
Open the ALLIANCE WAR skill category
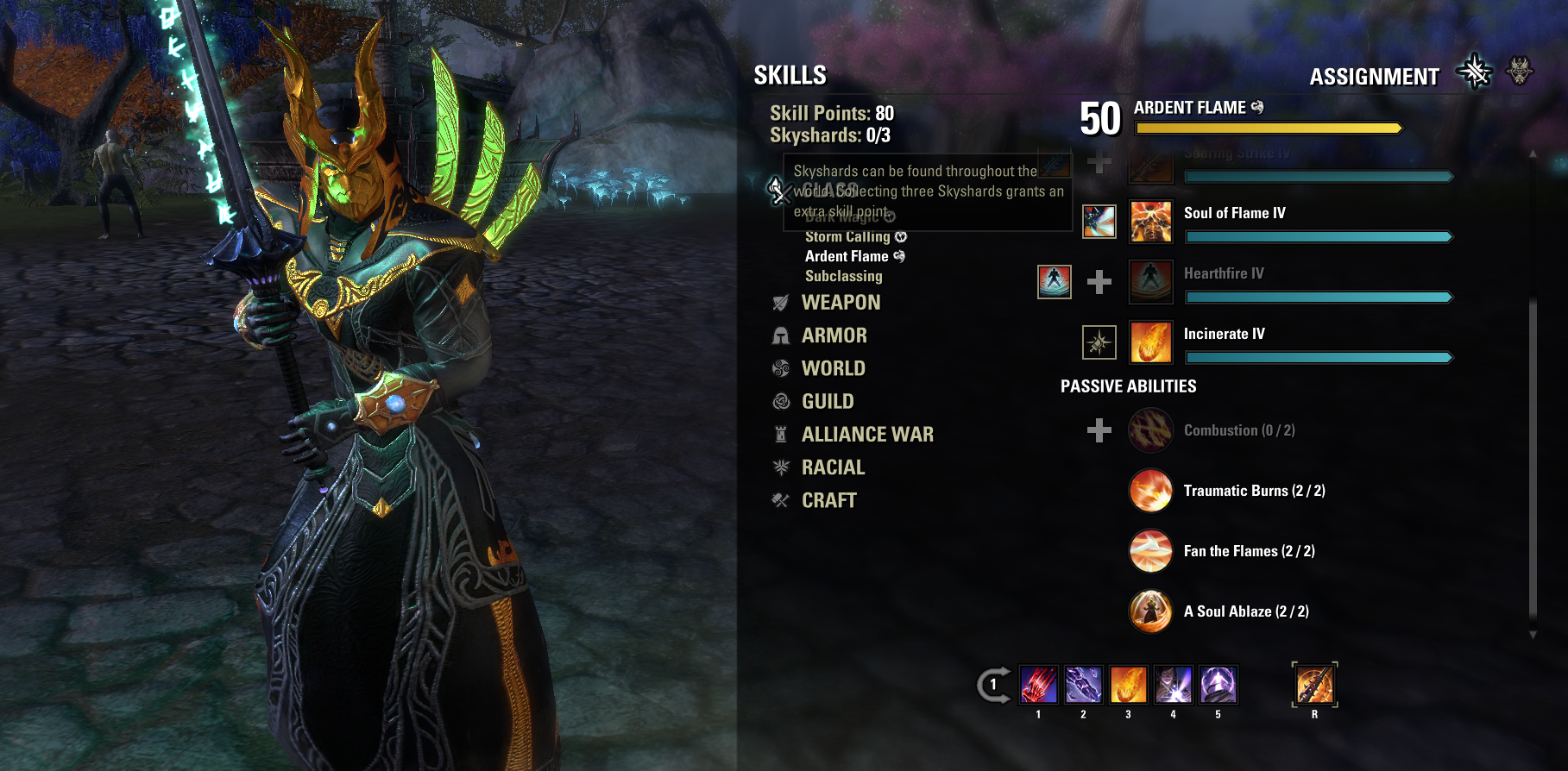click(866, 435)
